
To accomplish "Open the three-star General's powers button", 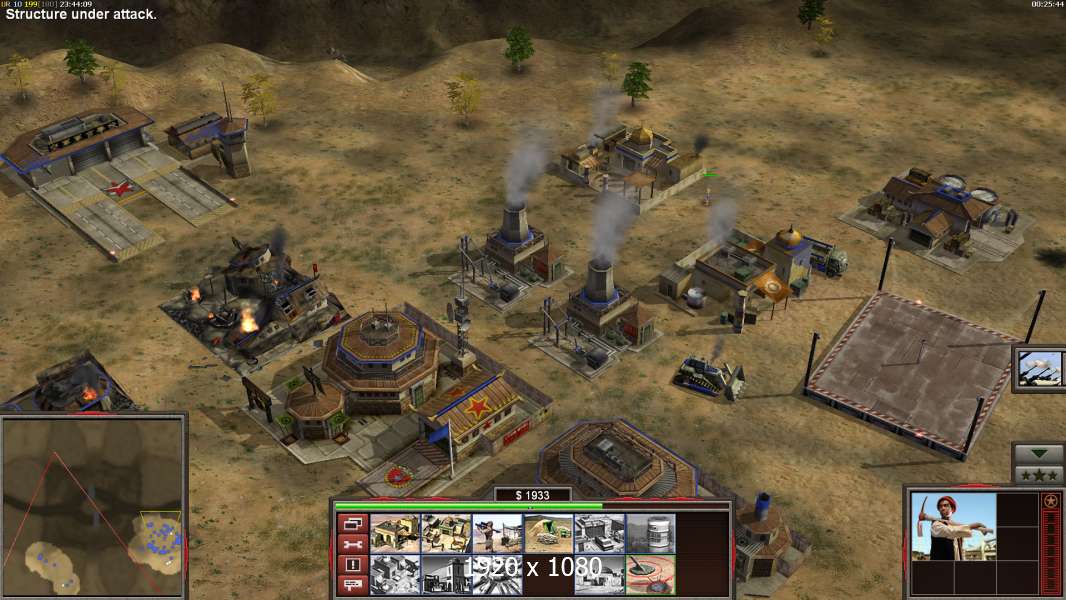I will [x=1038, y=474].
